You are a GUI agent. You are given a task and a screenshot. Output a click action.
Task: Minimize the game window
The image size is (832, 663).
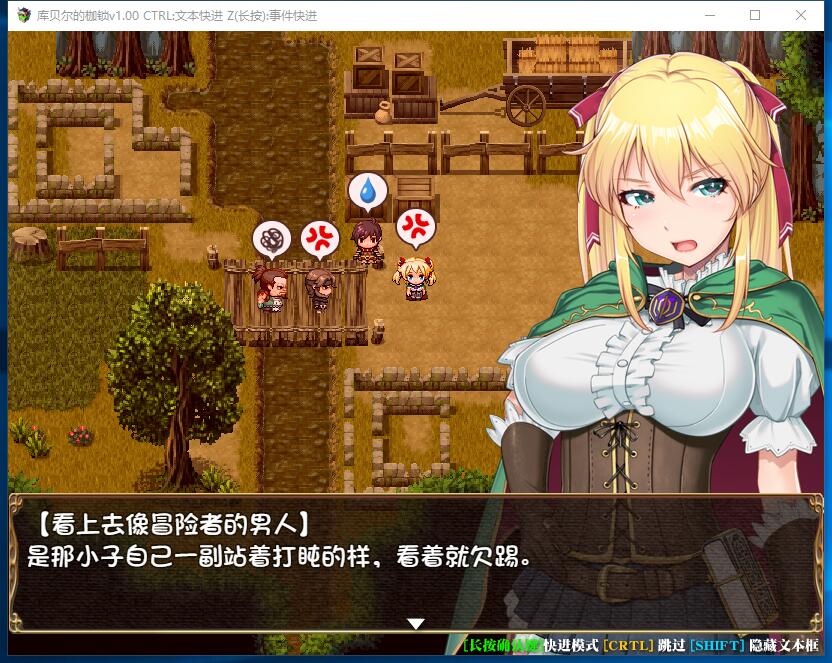tap(709, 15)
